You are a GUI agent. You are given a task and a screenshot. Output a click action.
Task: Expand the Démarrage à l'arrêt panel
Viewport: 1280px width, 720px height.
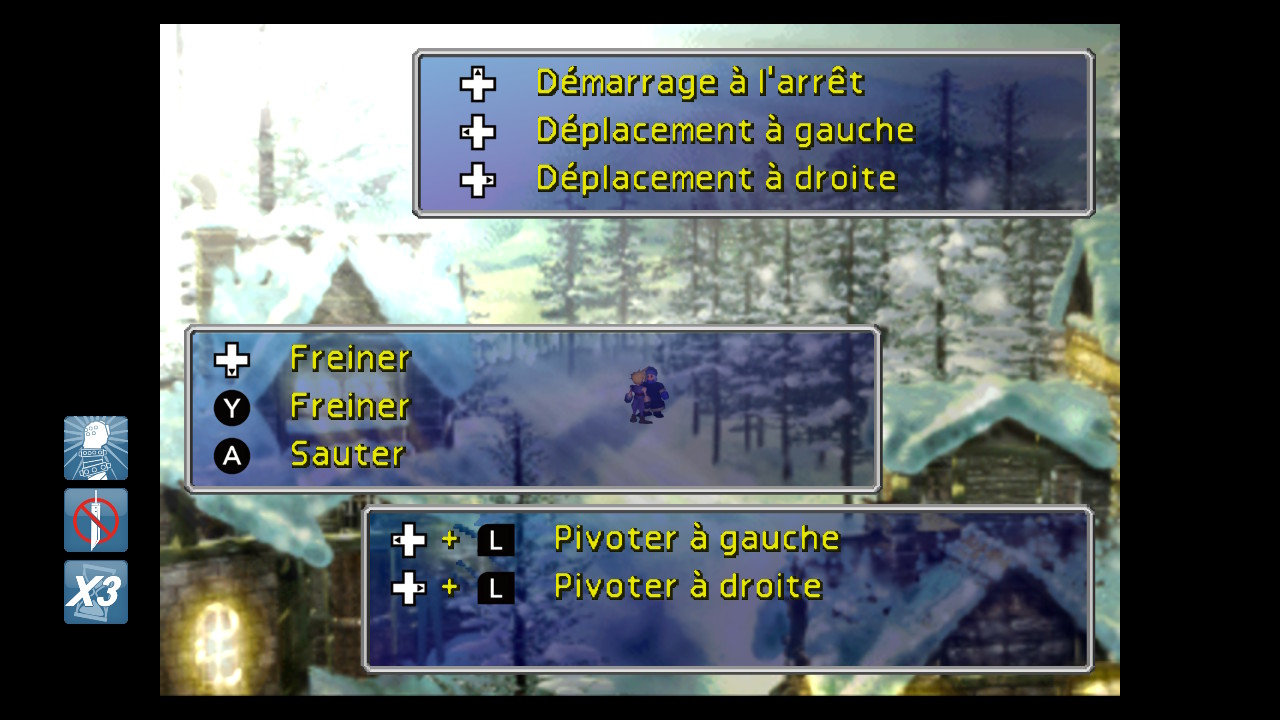tap(753, 132)
